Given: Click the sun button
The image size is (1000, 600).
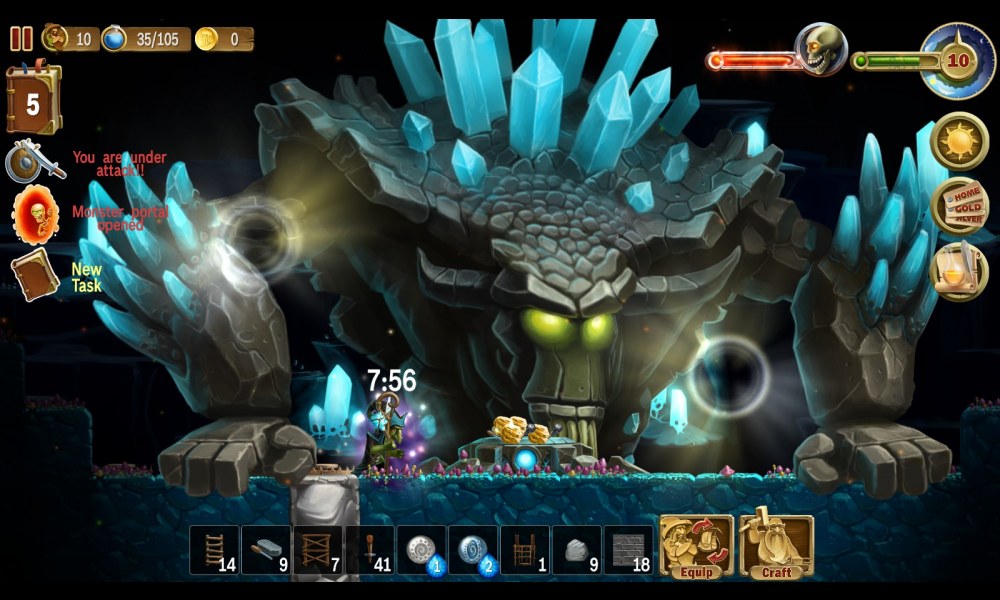Looking at the screenshot, I should pyautogui.click(x=959, y=140).
